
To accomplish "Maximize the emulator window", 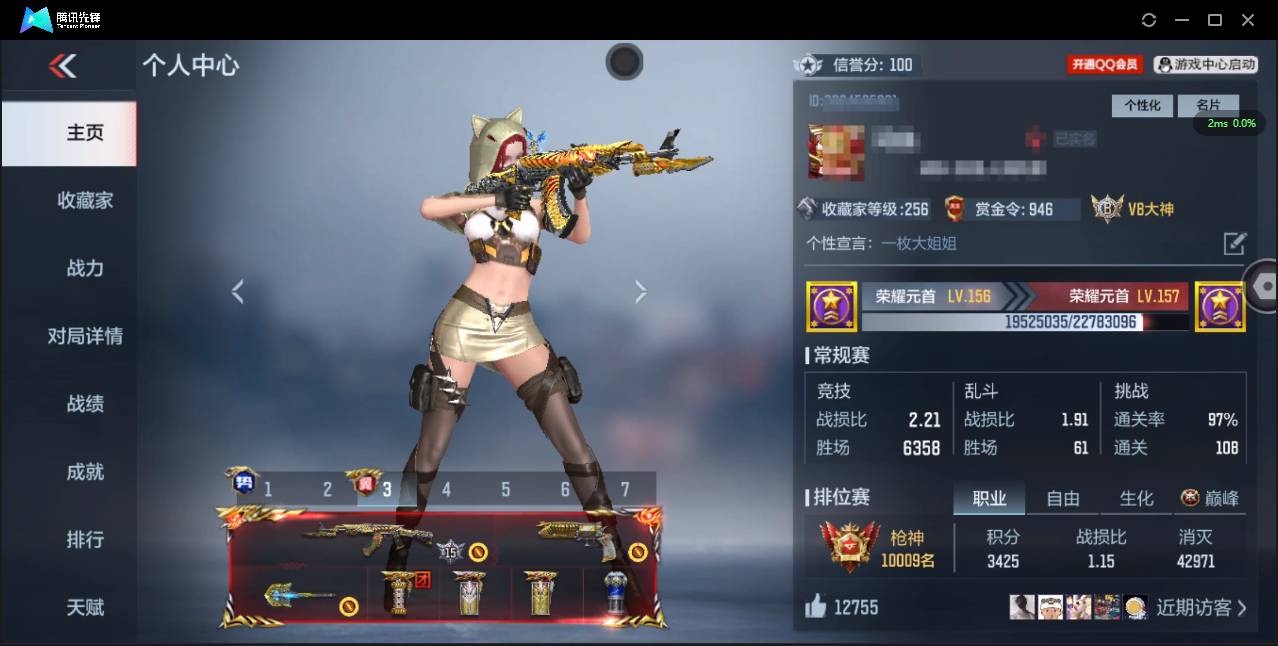I will coord(1215,20).
